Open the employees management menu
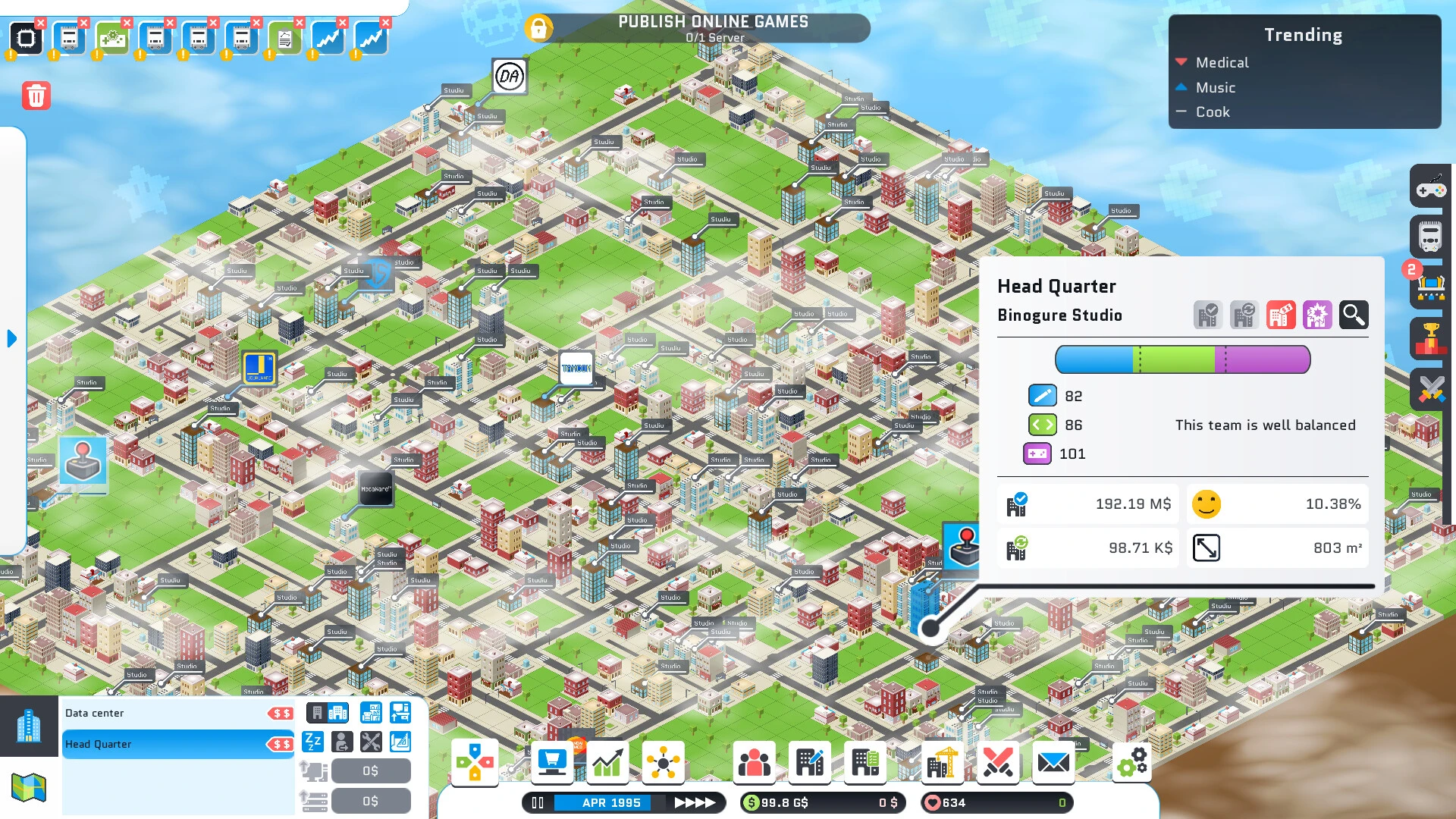This screenshot has width=1456, height=819. pyautogui.click(x=754, y=761)
